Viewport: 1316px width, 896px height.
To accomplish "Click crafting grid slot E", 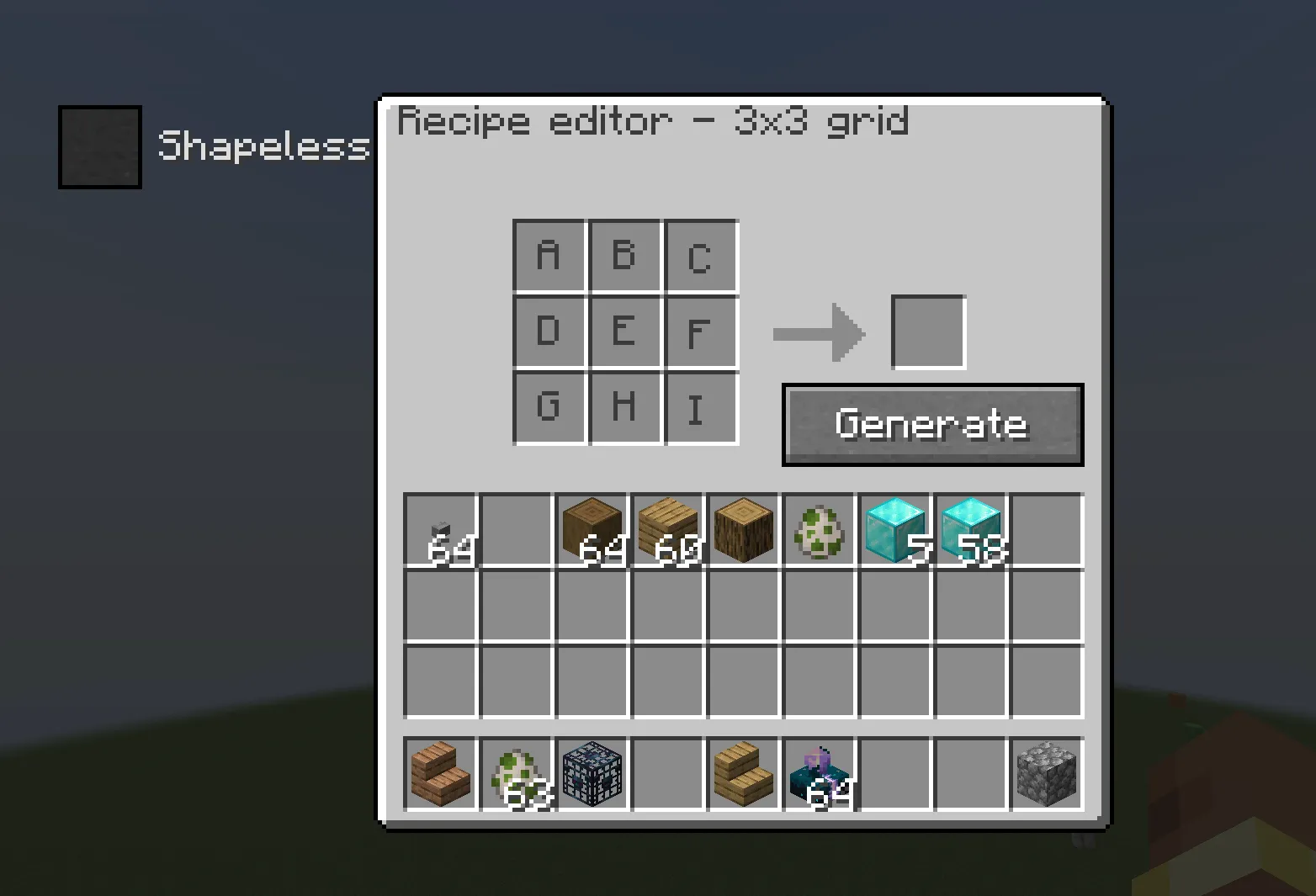I will pyautogui.click(x=624, y=331).
